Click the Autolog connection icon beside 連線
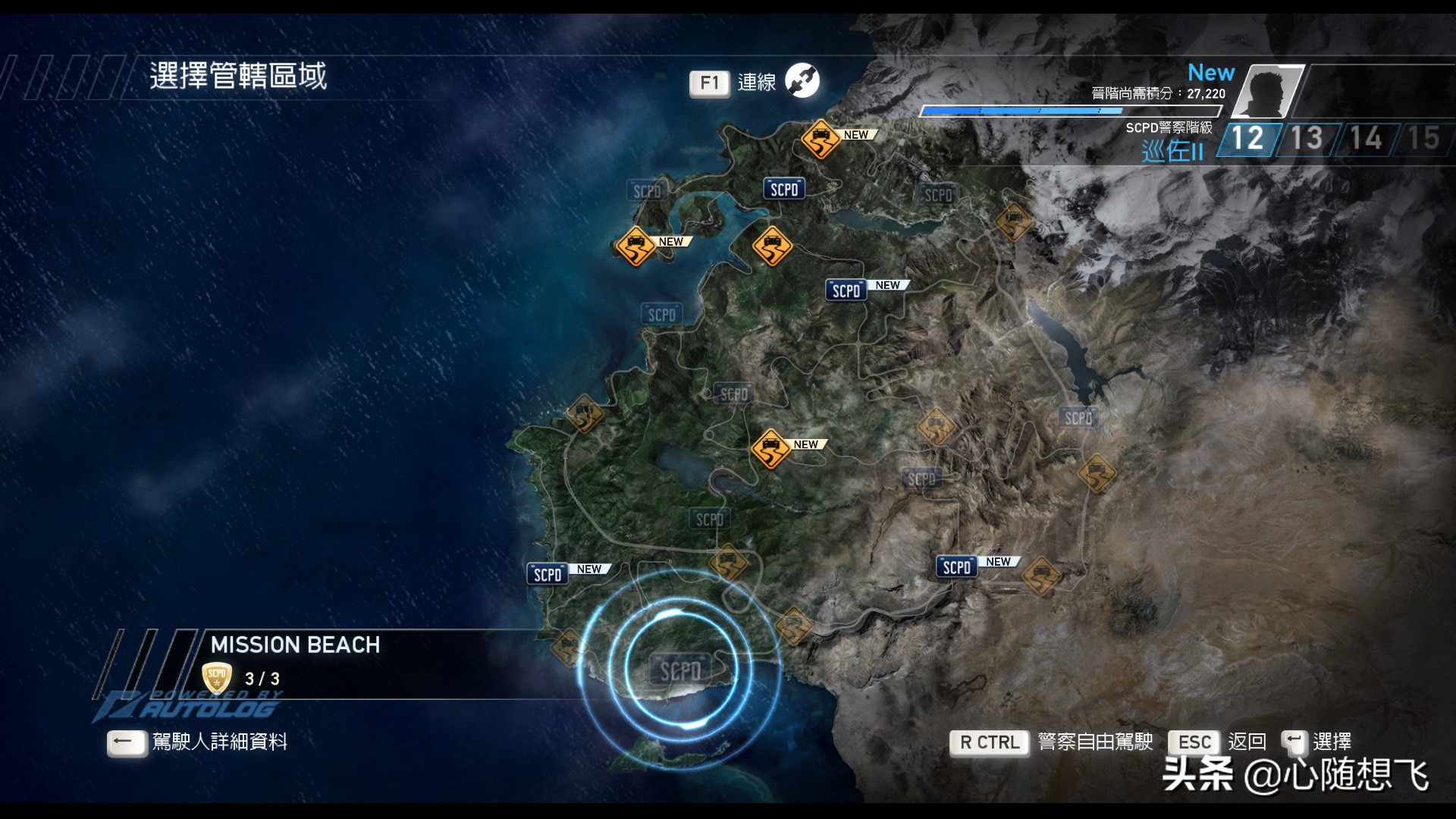This screenshot has width=1456, height=819. (802, 81)
